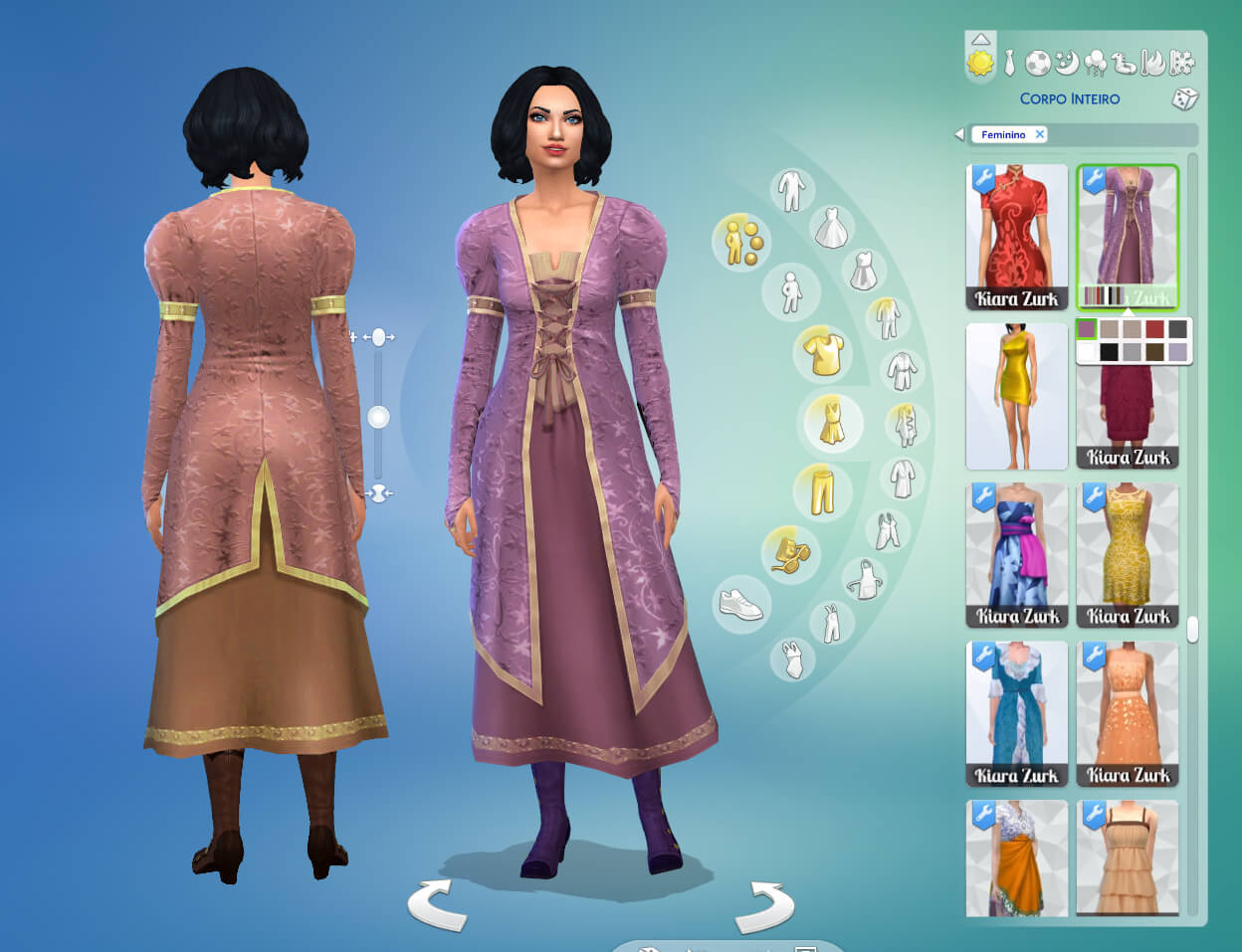Switch to the athletic soccer ball tab
This screenshot has height=952, width=1242.
tap(1038, 64)
